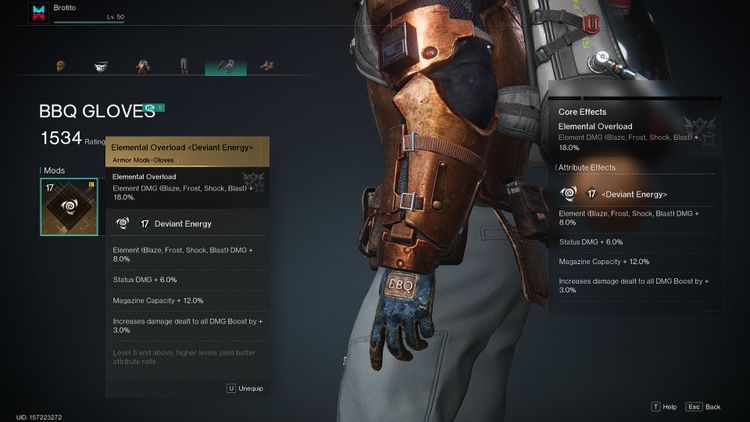
Task: Switch to the helmet gear tab
Action: tap(61, 66)
